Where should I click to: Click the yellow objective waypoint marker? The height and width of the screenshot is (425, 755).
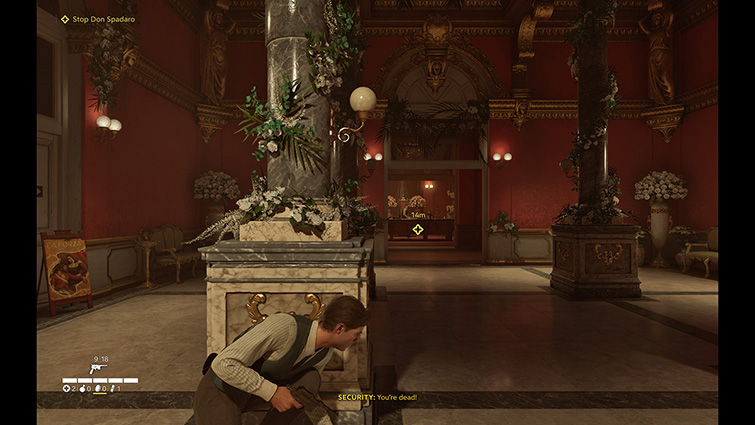click(418, 230)
